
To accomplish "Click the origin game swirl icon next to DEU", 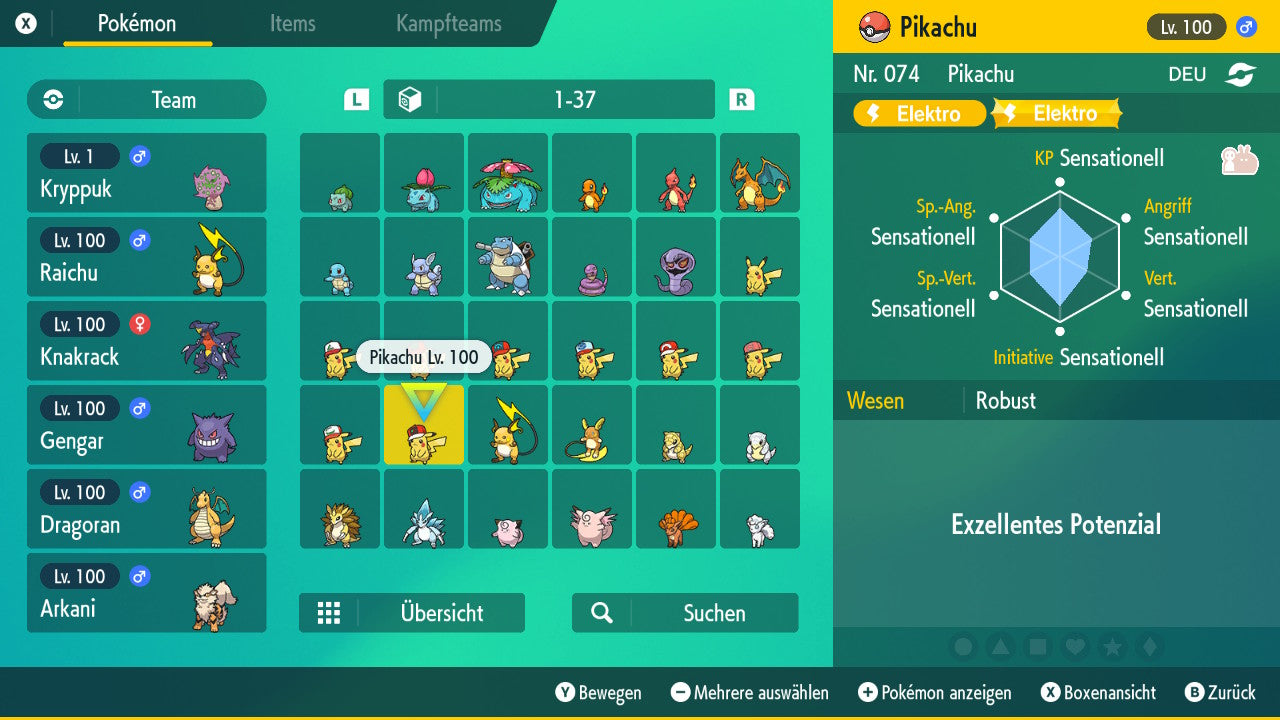I will [x=1240, y=74].
